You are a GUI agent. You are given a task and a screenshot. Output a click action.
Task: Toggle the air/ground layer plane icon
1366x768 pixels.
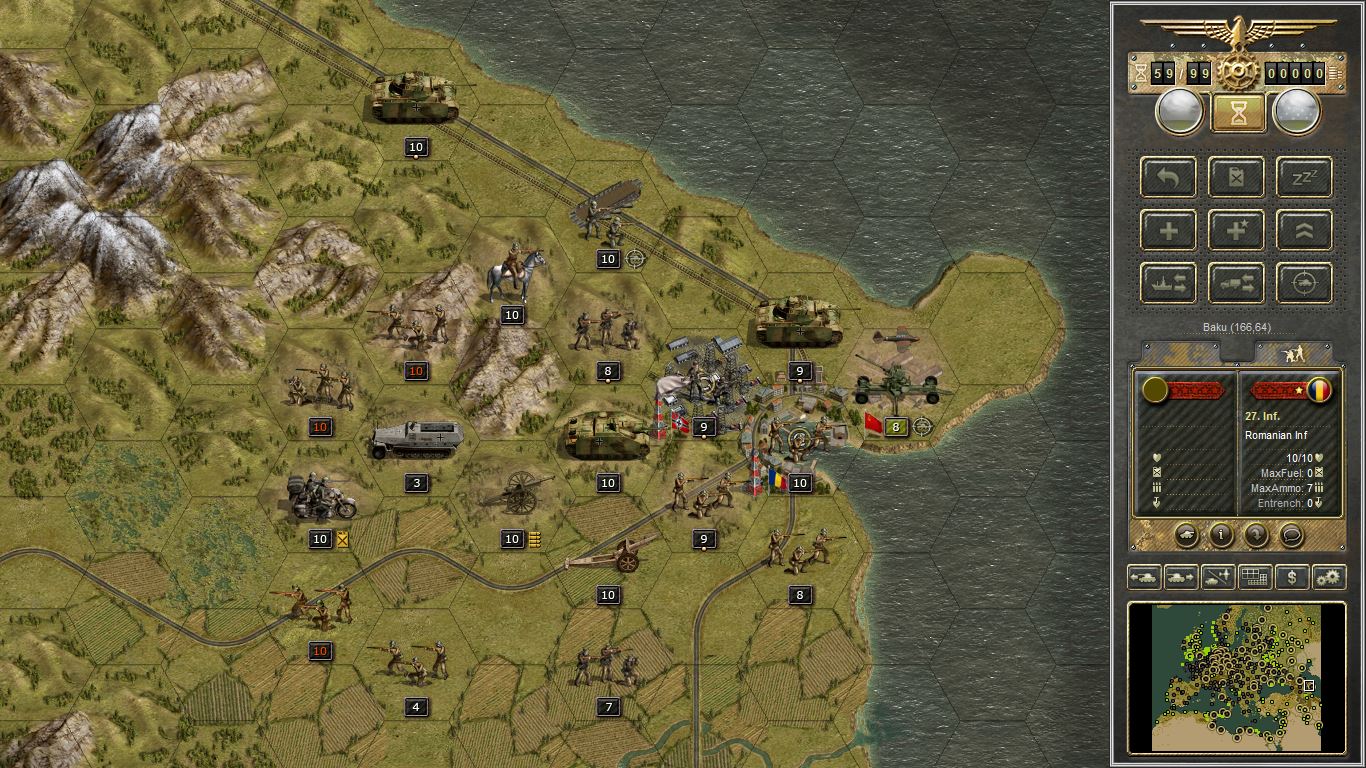(1216, 576)
